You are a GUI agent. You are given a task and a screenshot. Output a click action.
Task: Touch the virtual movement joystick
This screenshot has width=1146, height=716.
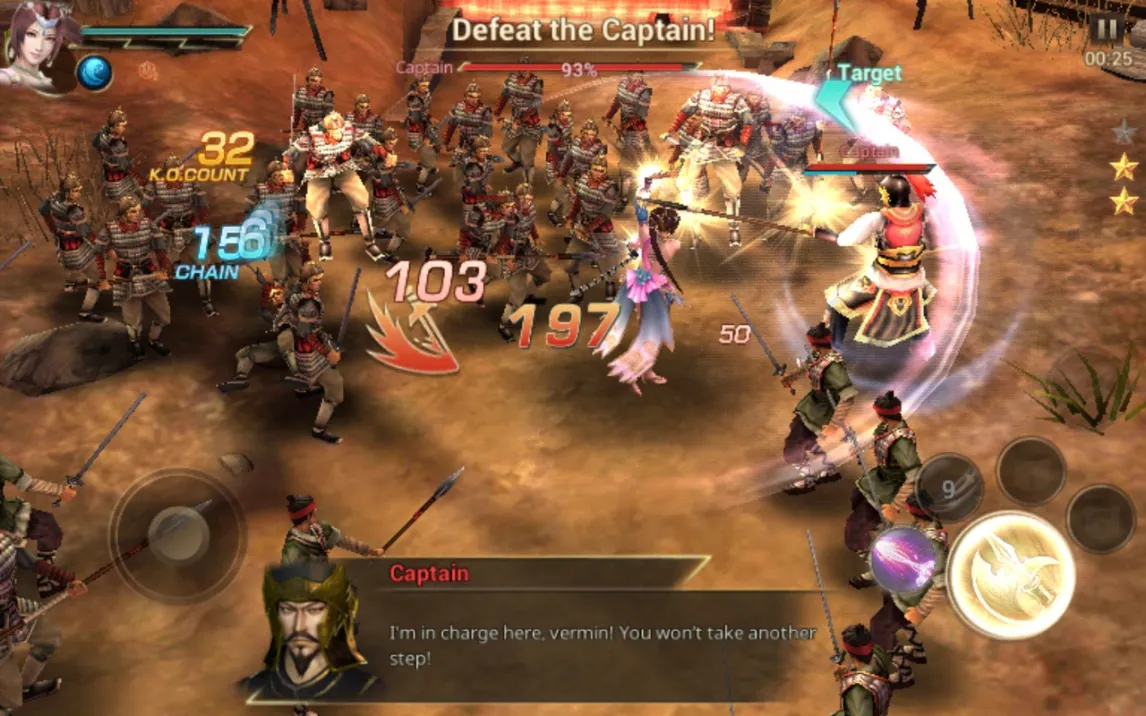pyautogui.click(x=177, y=536)
